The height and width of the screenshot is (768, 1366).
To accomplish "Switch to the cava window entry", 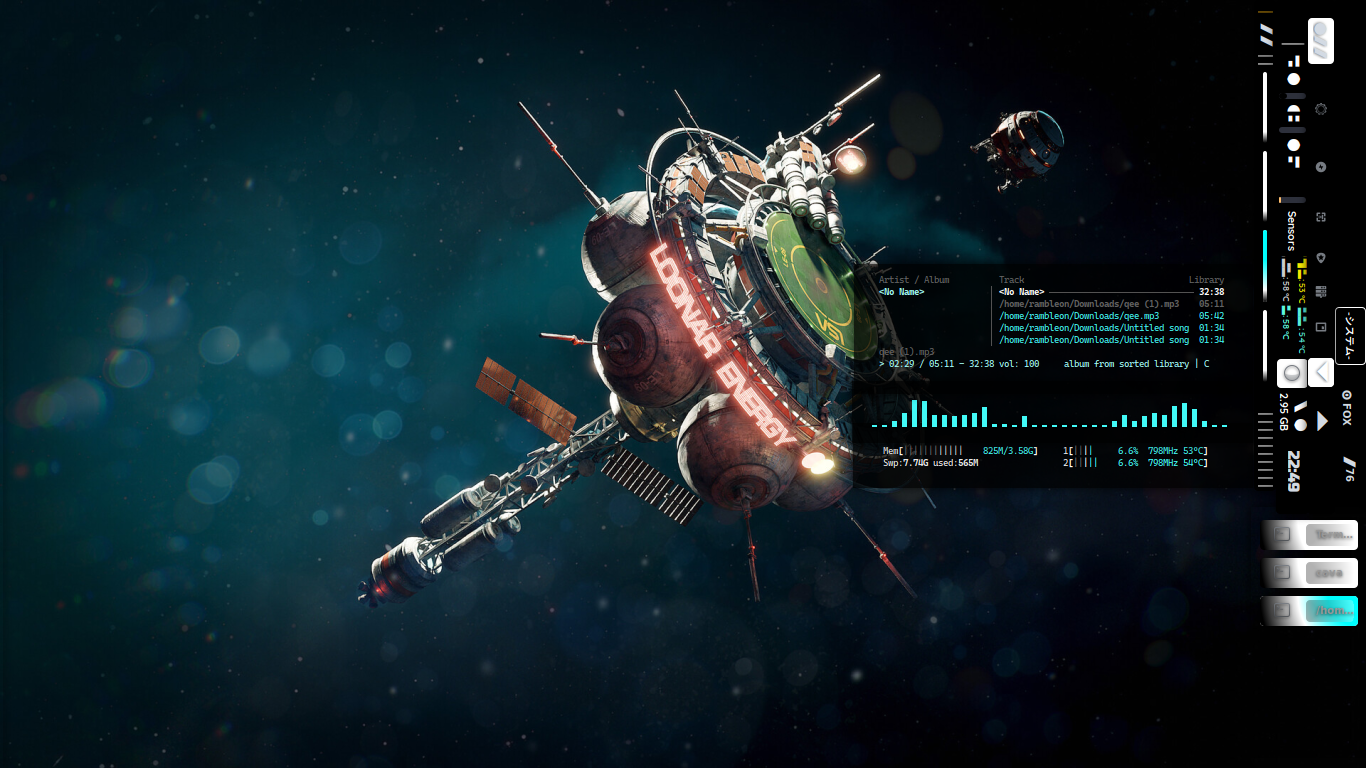I will [1310, 573].
